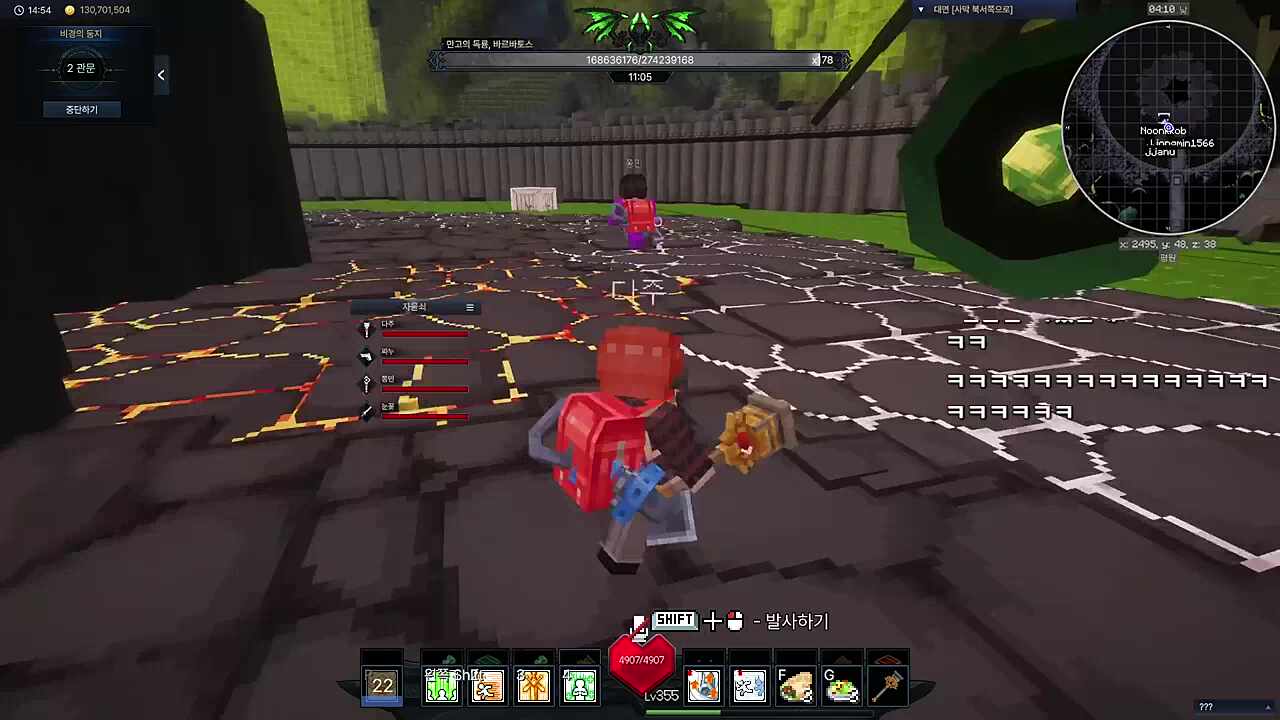Activate the green group skill icon
Viewport: 1280px width, 720px height.
pos(442,686)
